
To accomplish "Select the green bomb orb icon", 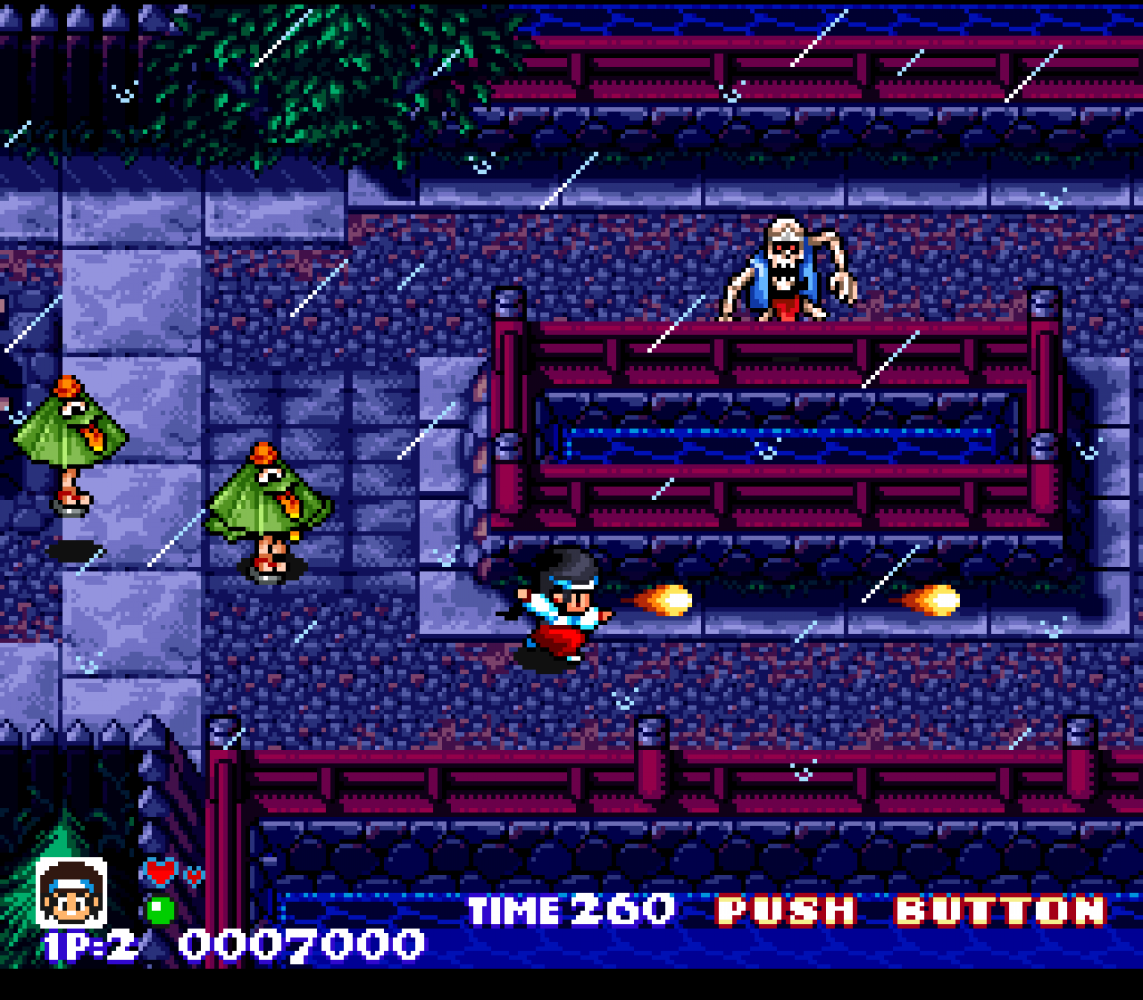I will [160, 910].
